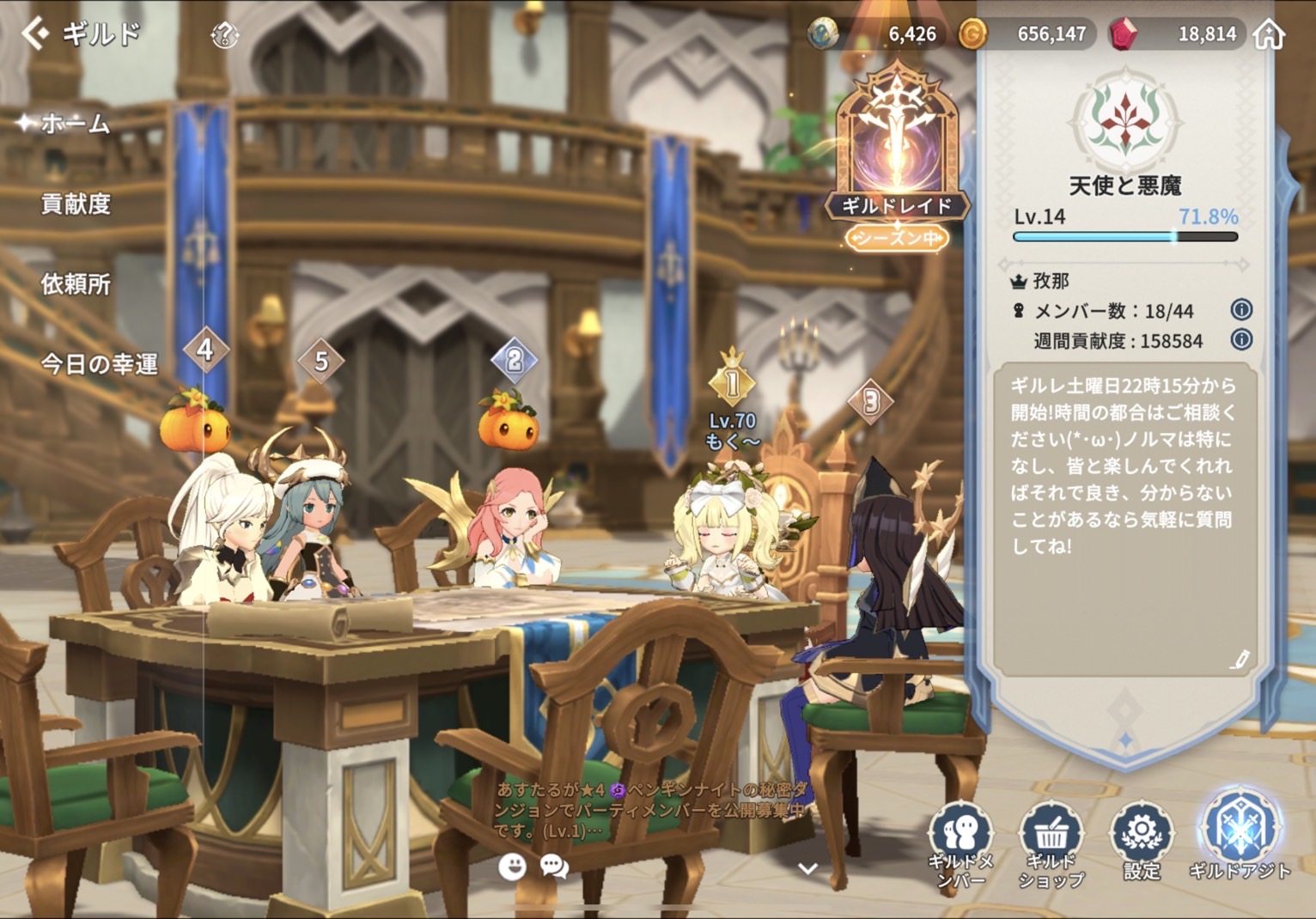This screenshot has width=1316, height=919.
Task: Open the 貢献度 contribution menu
Action: [x=76, y=204]
